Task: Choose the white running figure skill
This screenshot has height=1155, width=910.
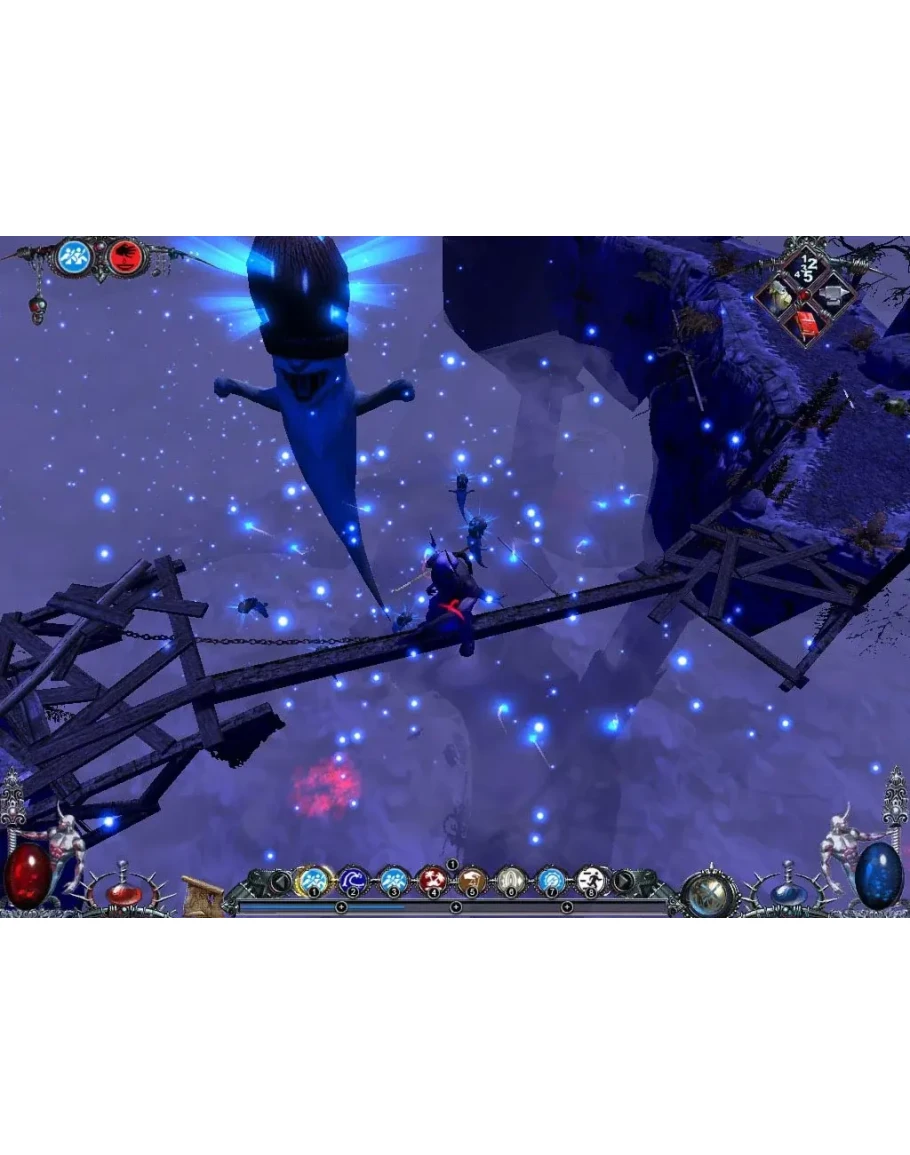Action: 591,880
